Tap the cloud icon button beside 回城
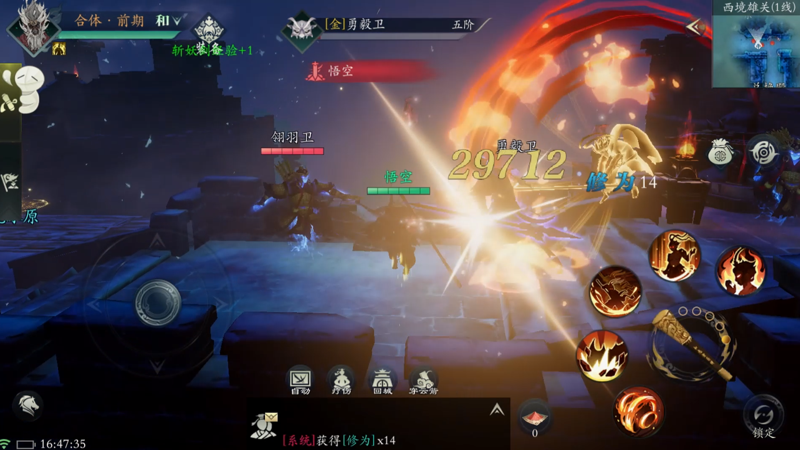Image resolution: width=800 pixels, height=450 pixels. click(x=423, y=380)
